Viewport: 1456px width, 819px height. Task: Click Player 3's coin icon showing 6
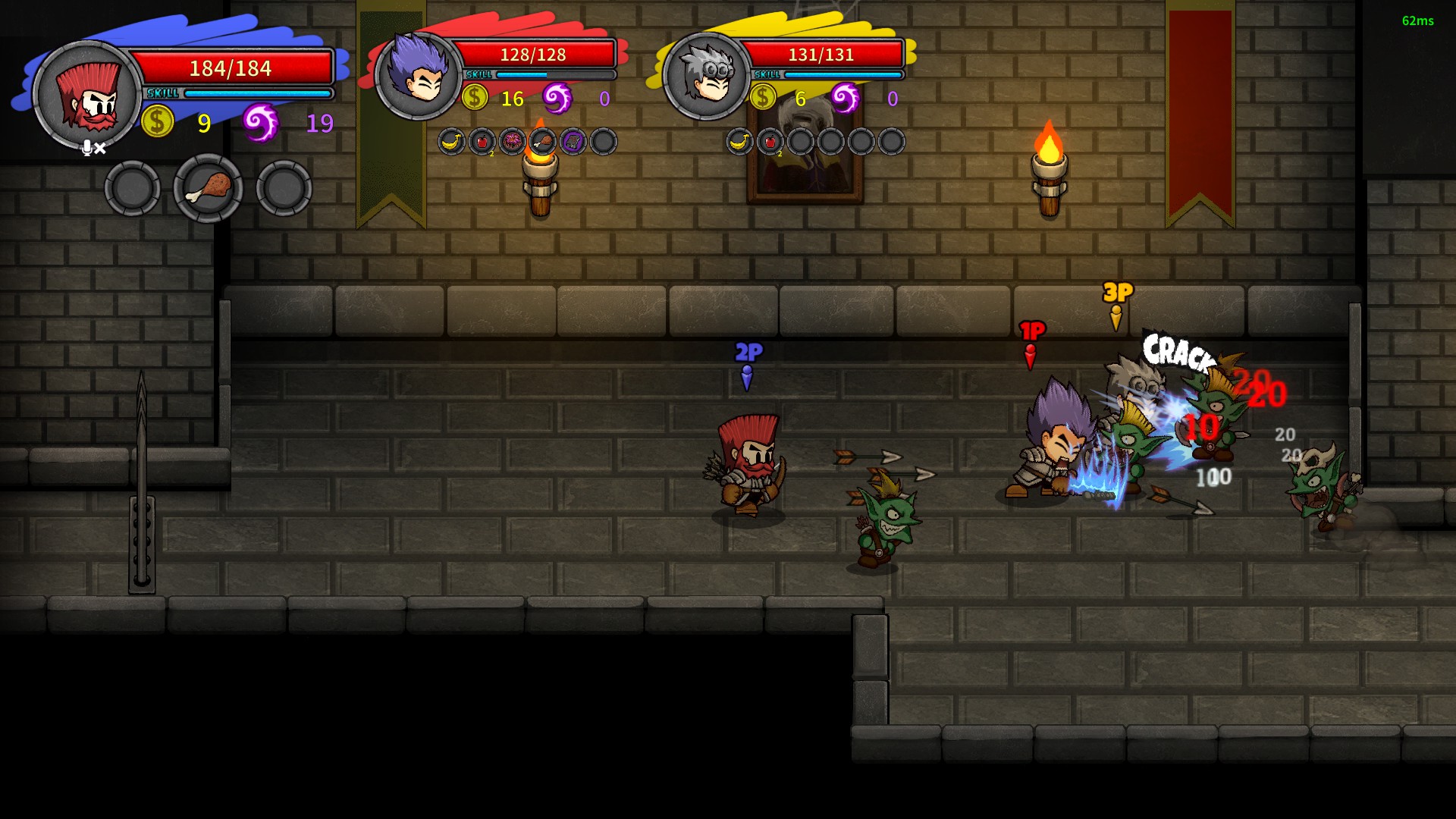pyautogui.click(x=762, y=96)
